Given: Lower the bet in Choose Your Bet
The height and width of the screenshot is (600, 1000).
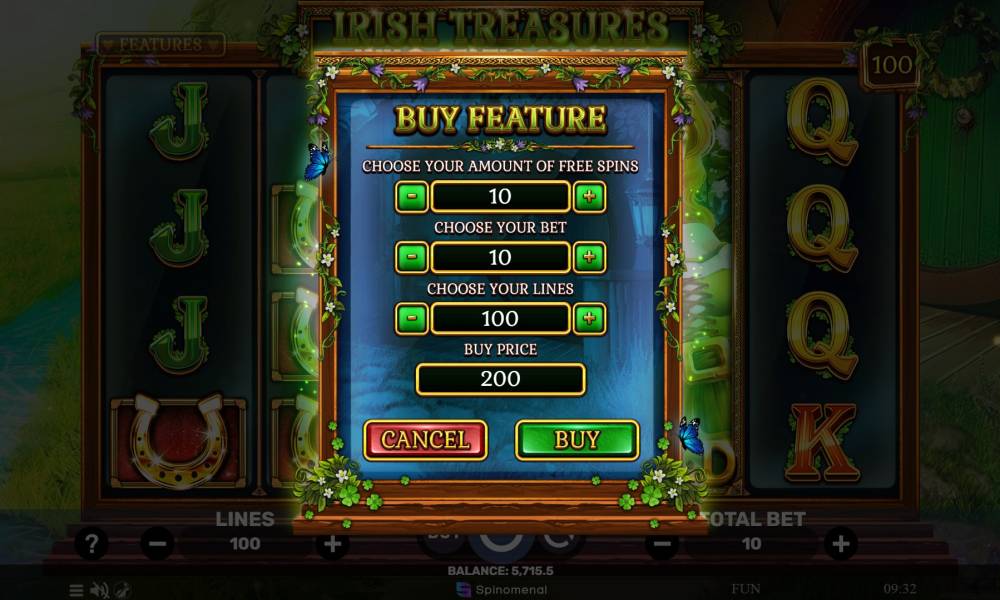Looking at the screenshot, I should click(412, 257).
